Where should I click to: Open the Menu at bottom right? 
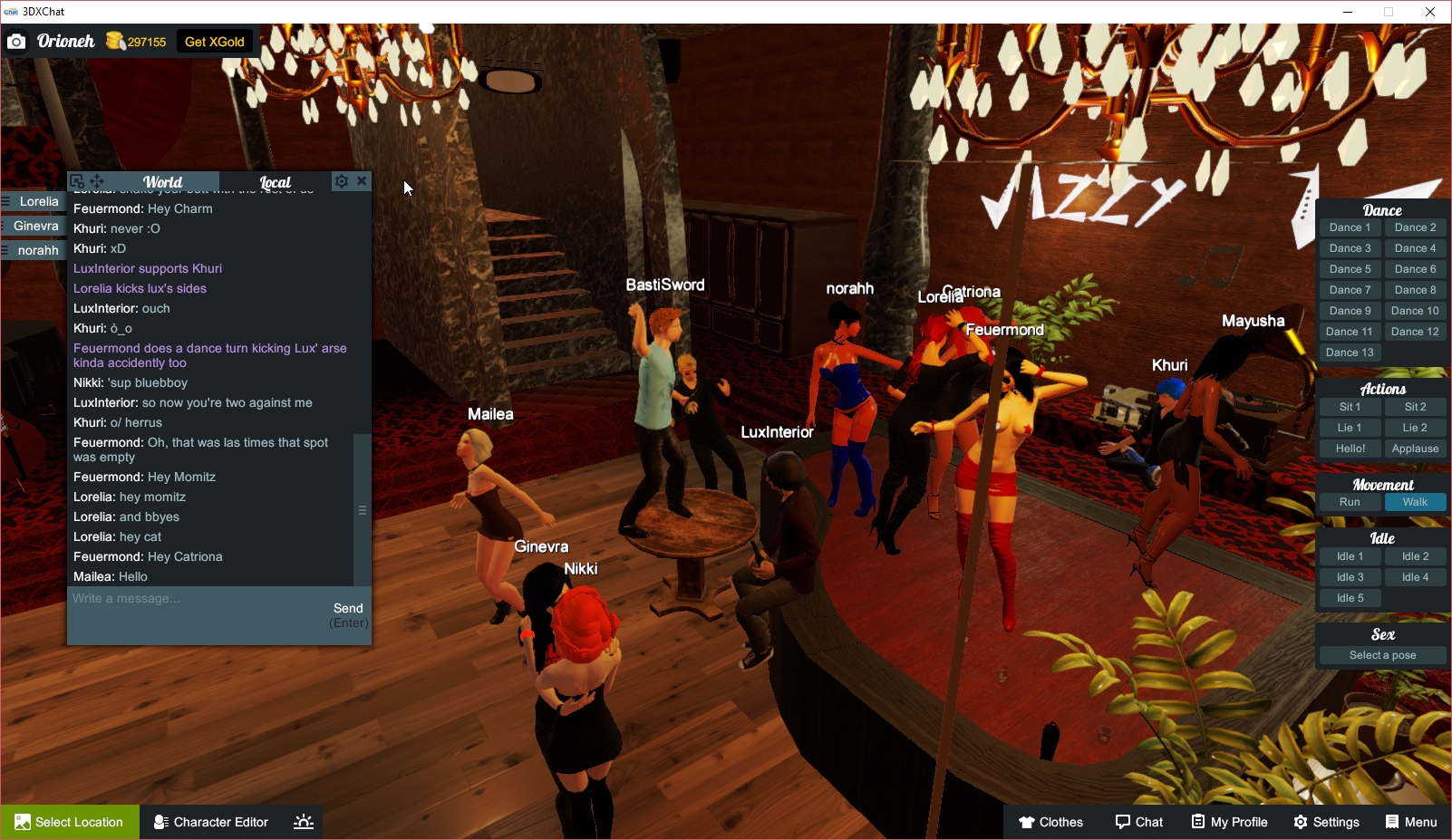[x=1410, y=822]
